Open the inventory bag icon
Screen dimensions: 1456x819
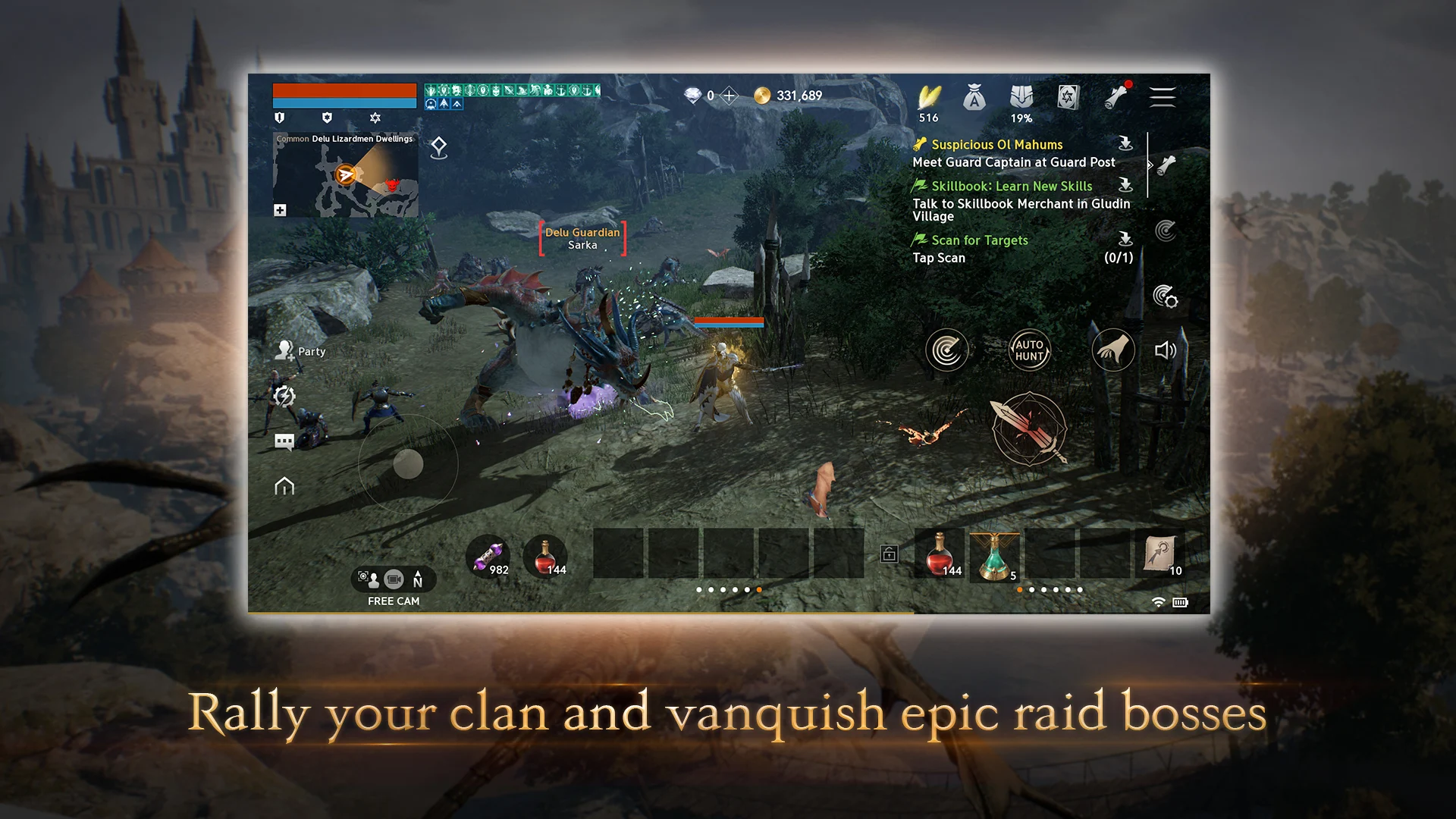[974, 97]
